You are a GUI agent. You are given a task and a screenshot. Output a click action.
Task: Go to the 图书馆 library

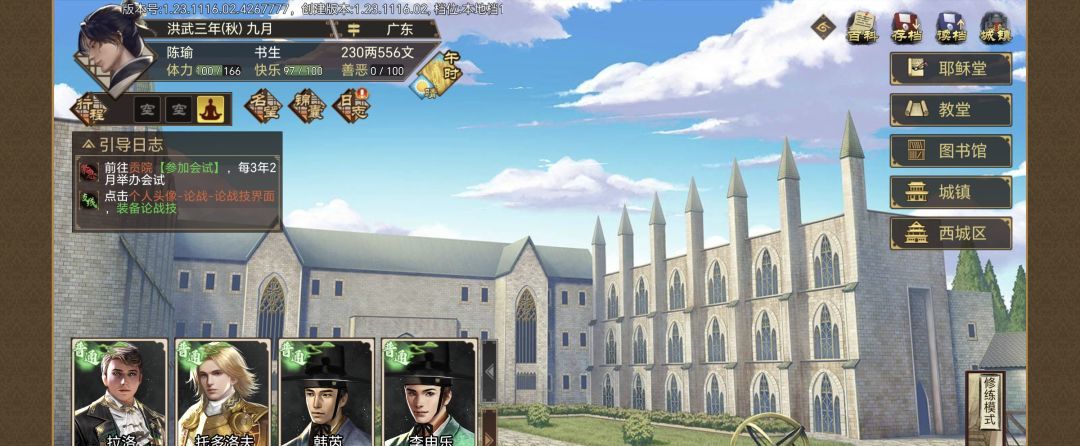click(x=950, y=151)
